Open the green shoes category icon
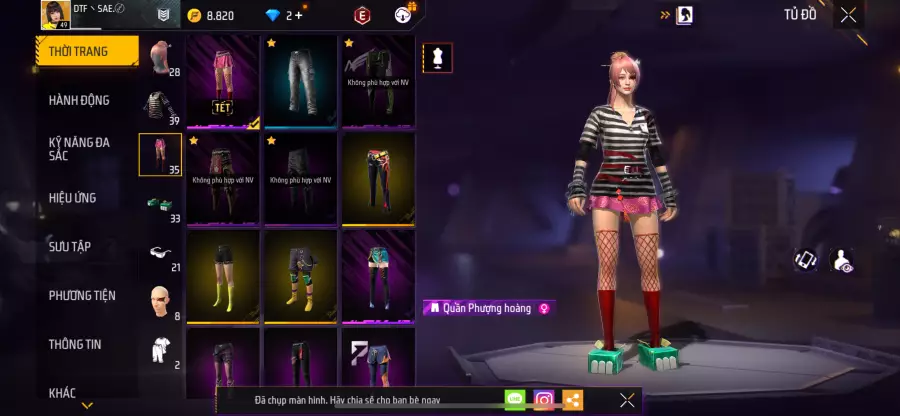 pos(160,203)
